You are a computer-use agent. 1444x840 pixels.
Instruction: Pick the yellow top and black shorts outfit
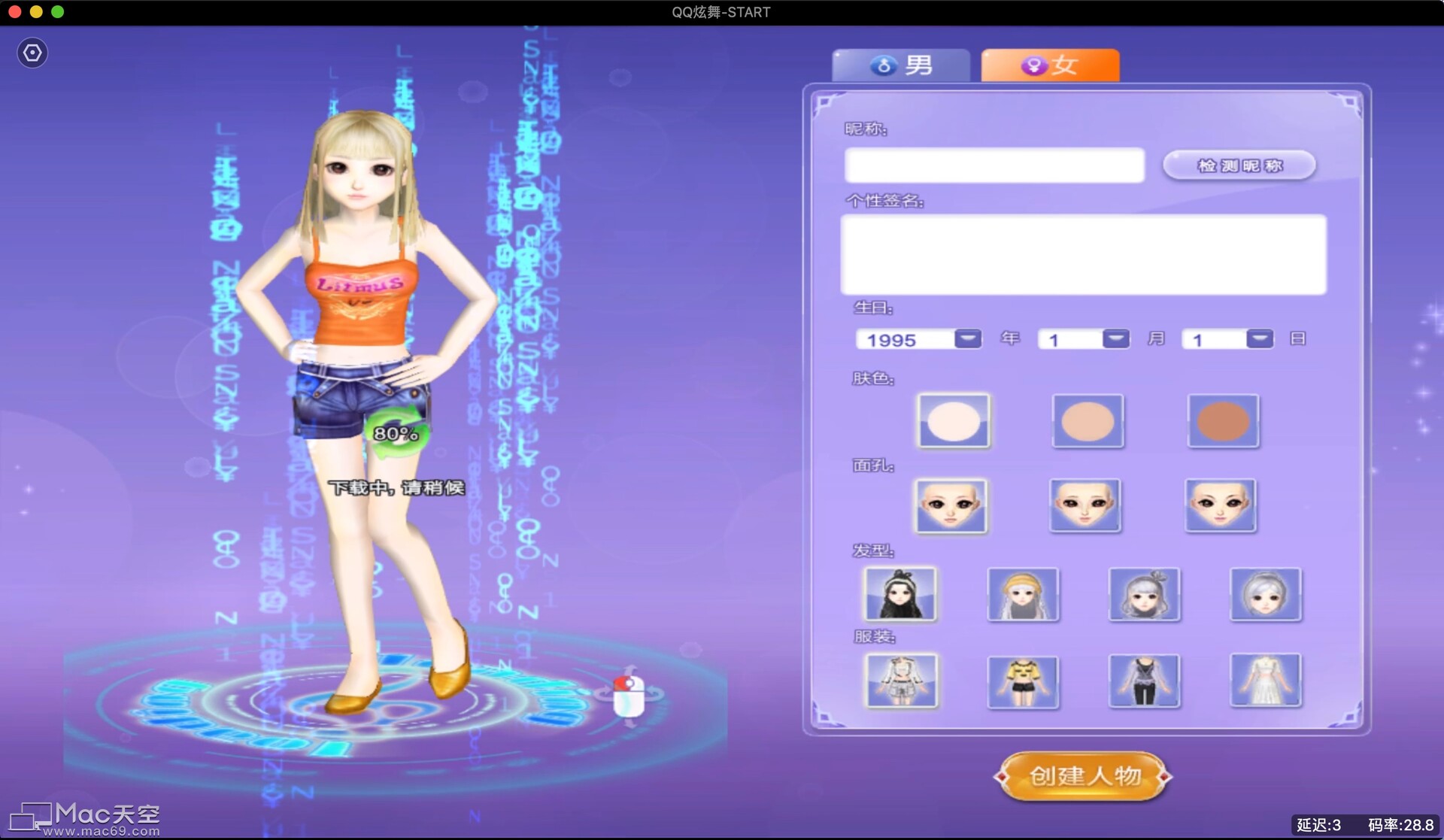(x=1023, y=681)
